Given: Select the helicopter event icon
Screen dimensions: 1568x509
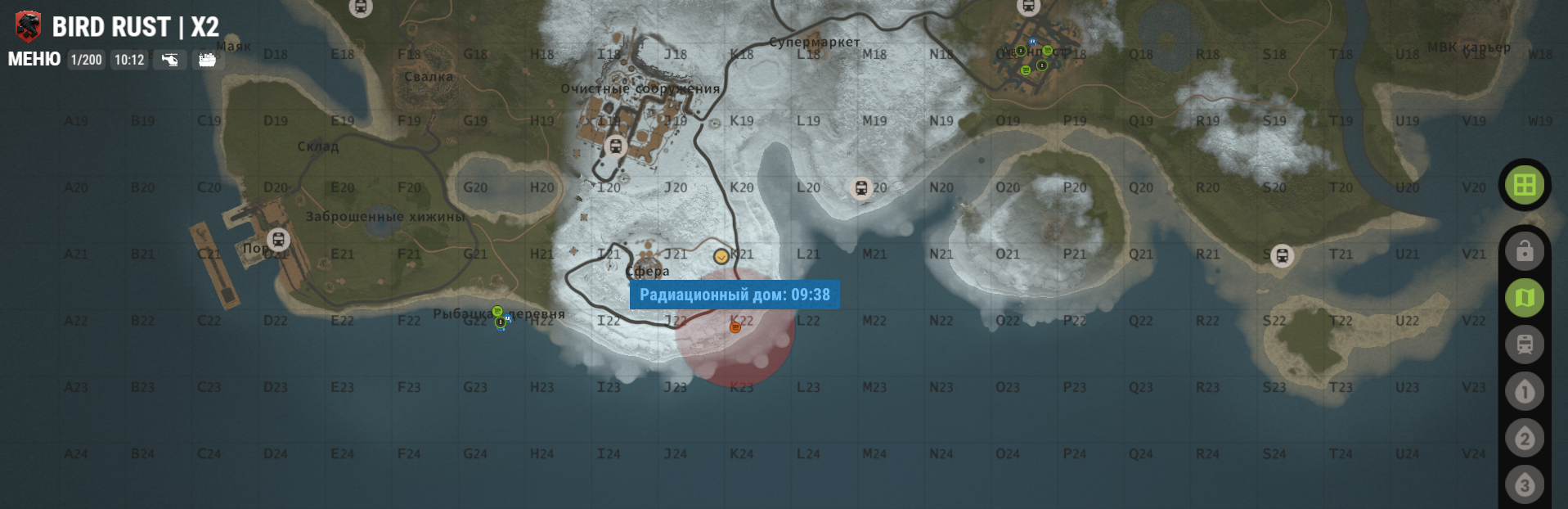Looking at the screenshot, I should click(x=169, y=60).
